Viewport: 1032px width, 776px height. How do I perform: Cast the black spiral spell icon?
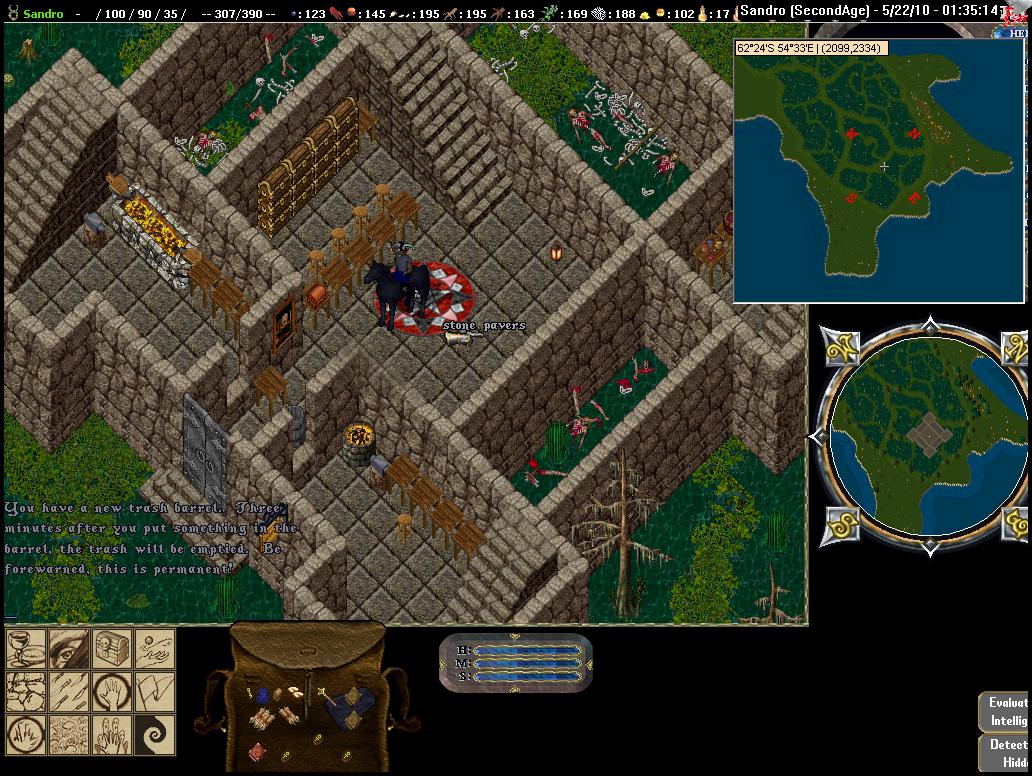[155, 735]
